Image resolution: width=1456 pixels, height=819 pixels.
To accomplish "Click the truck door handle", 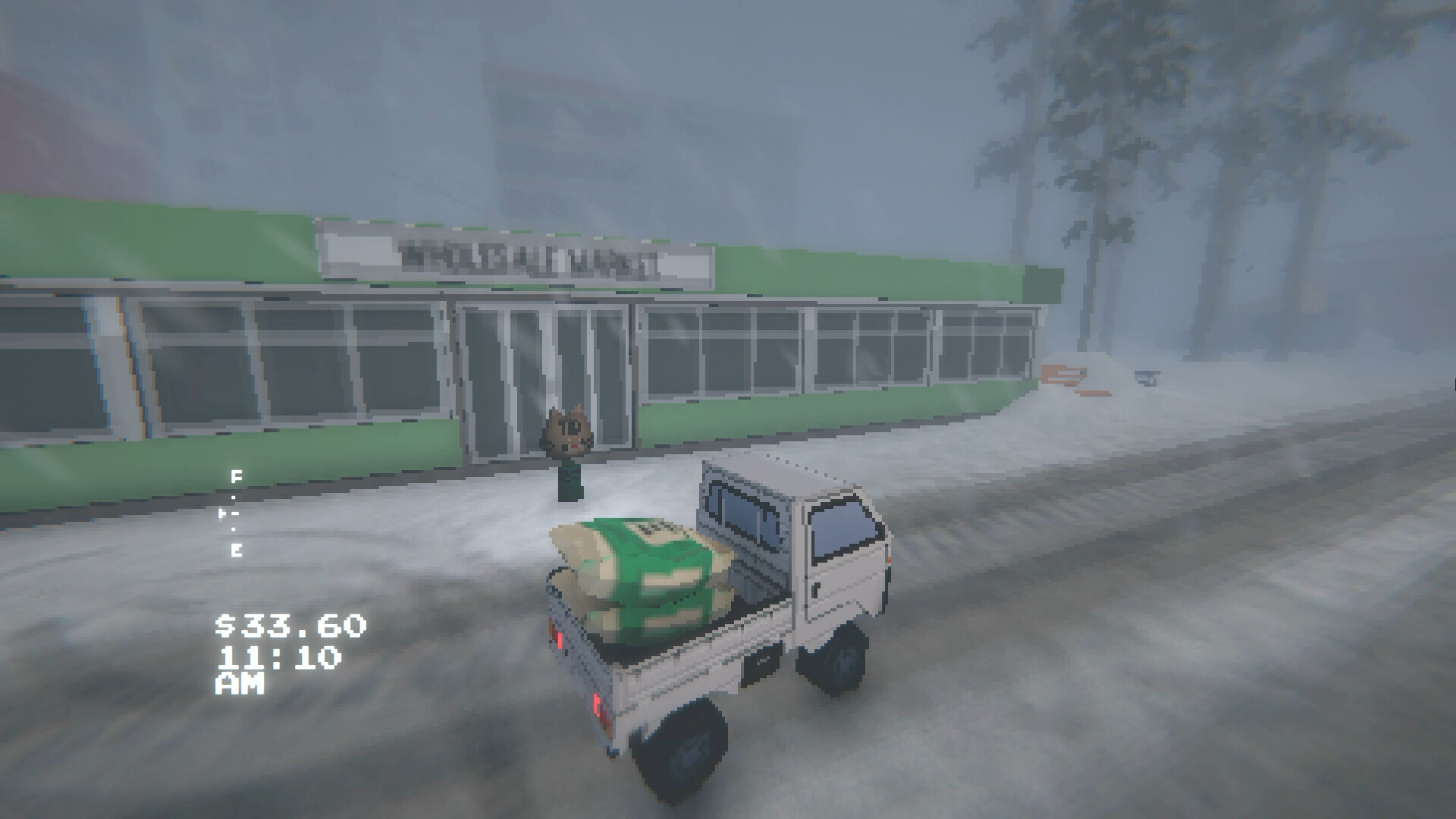I will click(x=817, y=588).
